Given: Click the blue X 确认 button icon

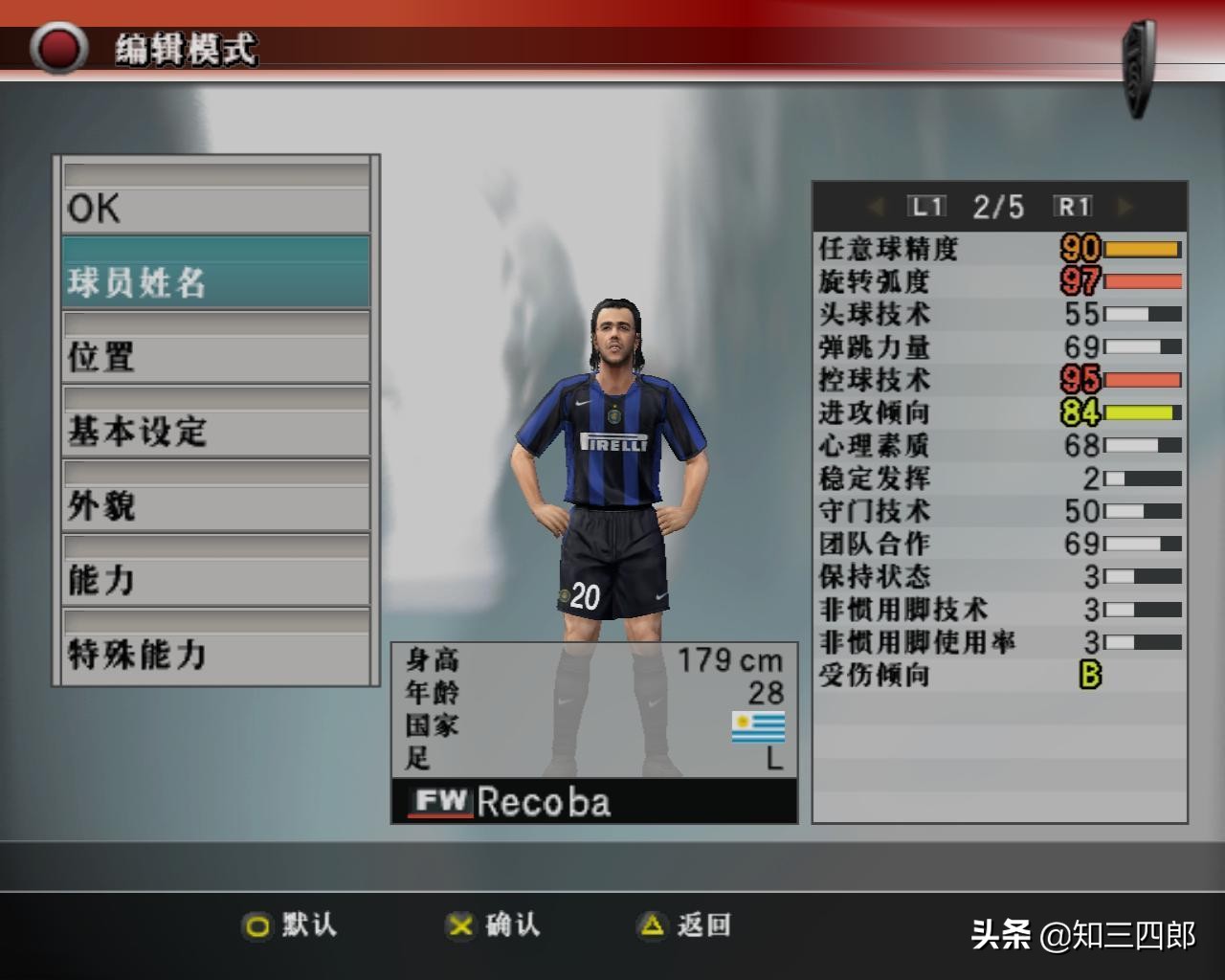Looking at the screenshot, I should (459, 926).
